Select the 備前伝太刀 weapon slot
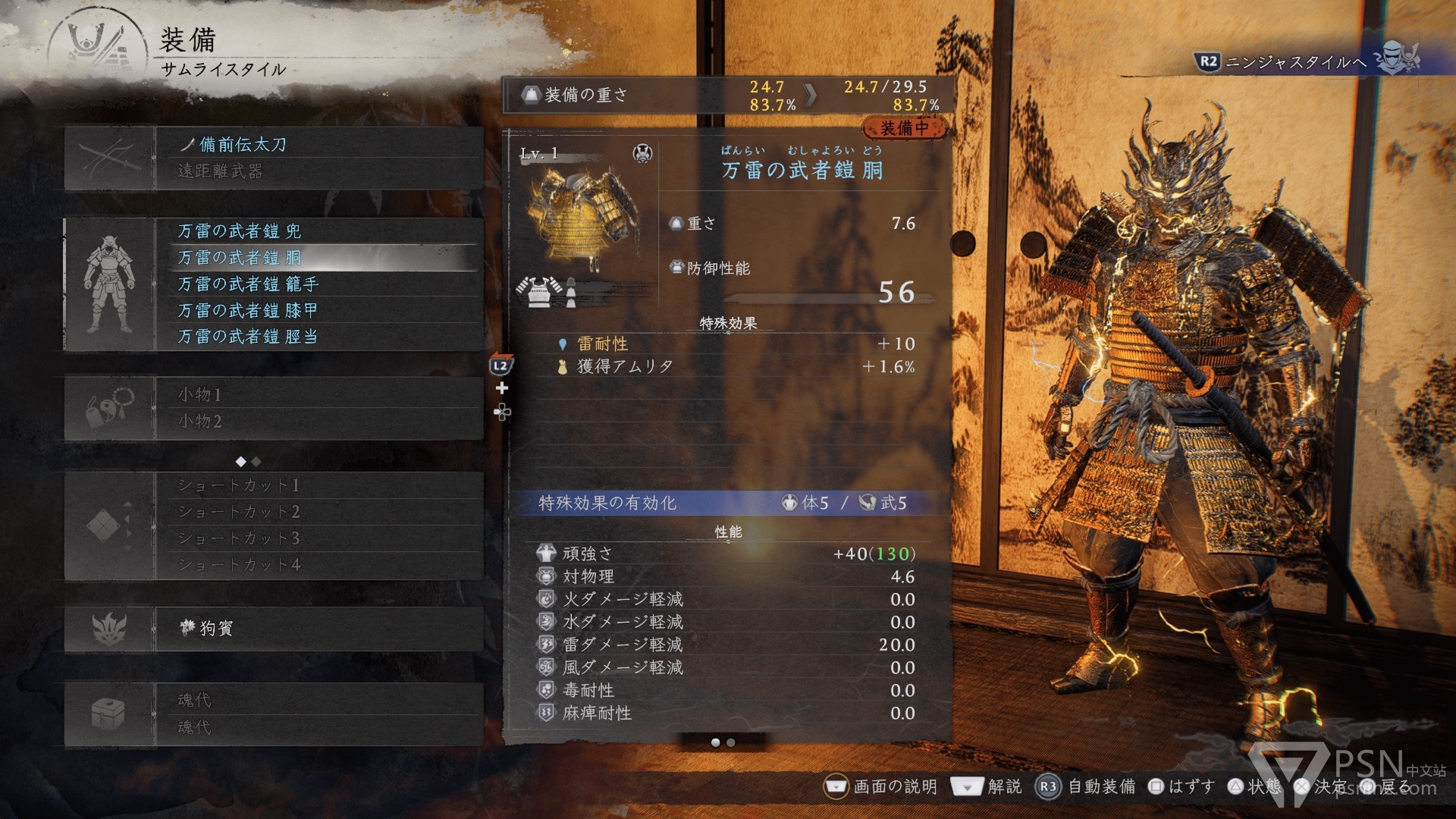1456x819 pixels. coord(318,145)
